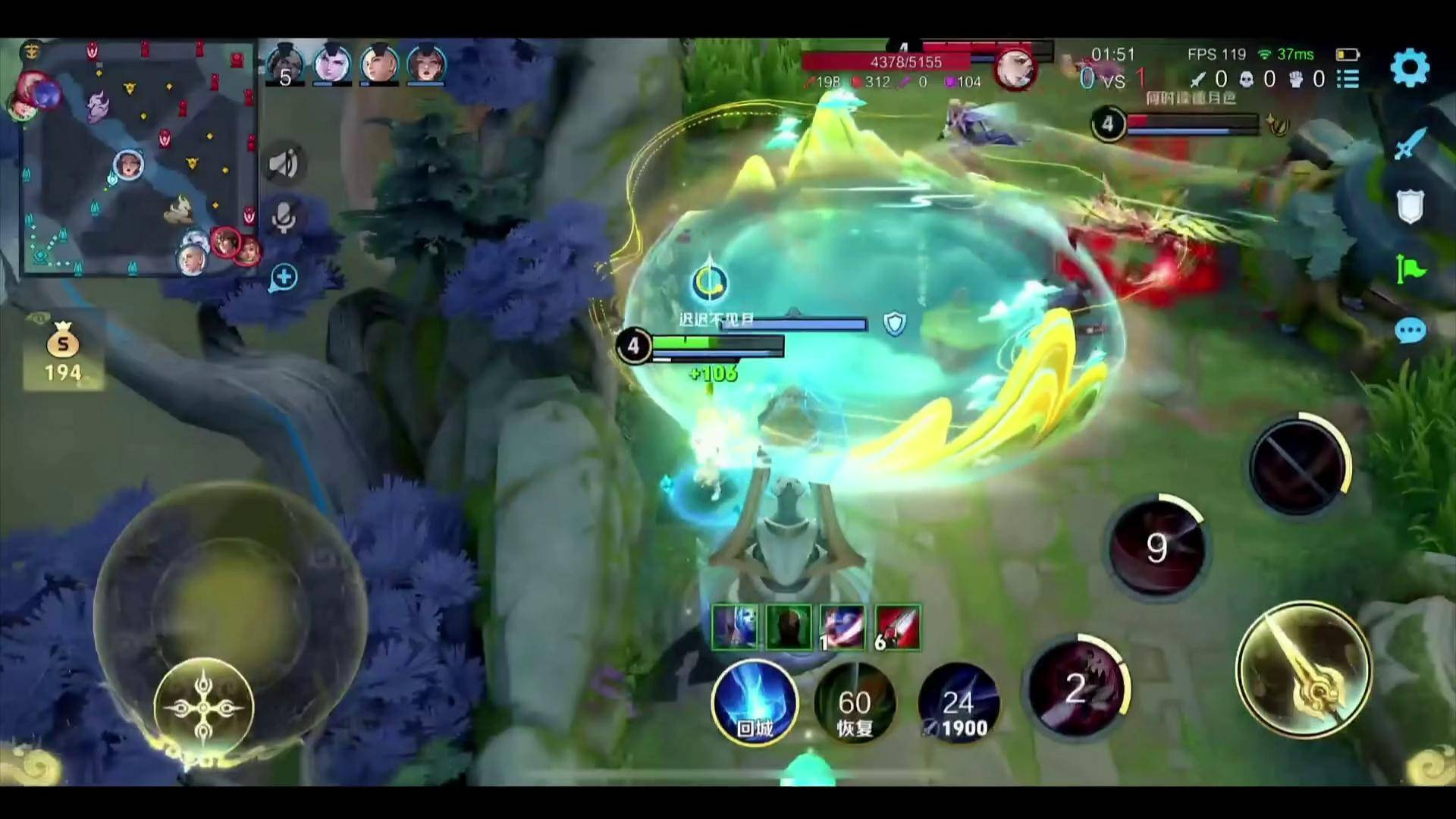Tap the red blade equipment icon

point(898,627)
